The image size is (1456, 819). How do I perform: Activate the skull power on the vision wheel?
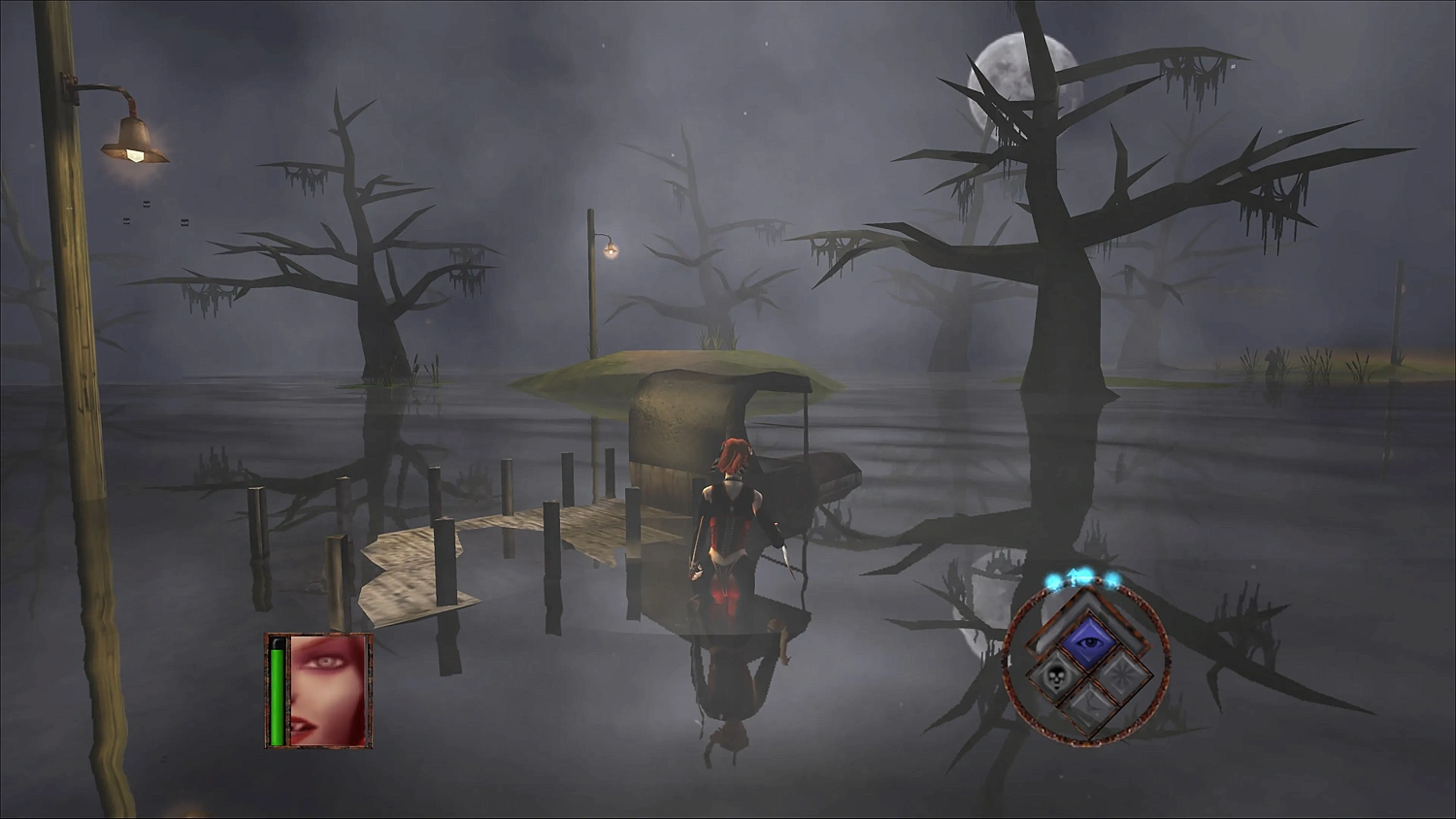coord(1055,675)
